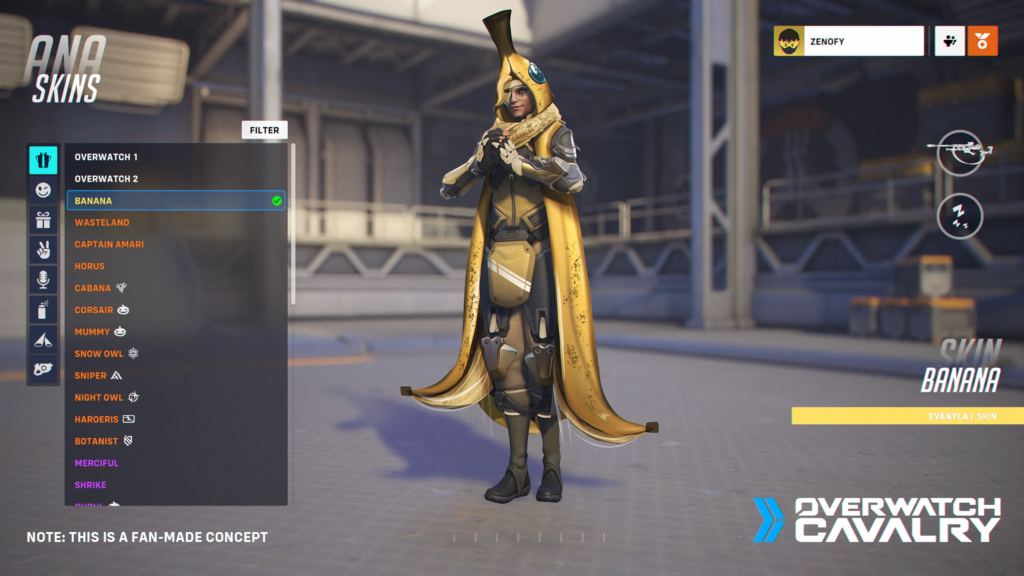Switch to the emotes tab with smiley icon
Image resolution: width=1024 pixels, height=576 pixels.
coord(43,190)
